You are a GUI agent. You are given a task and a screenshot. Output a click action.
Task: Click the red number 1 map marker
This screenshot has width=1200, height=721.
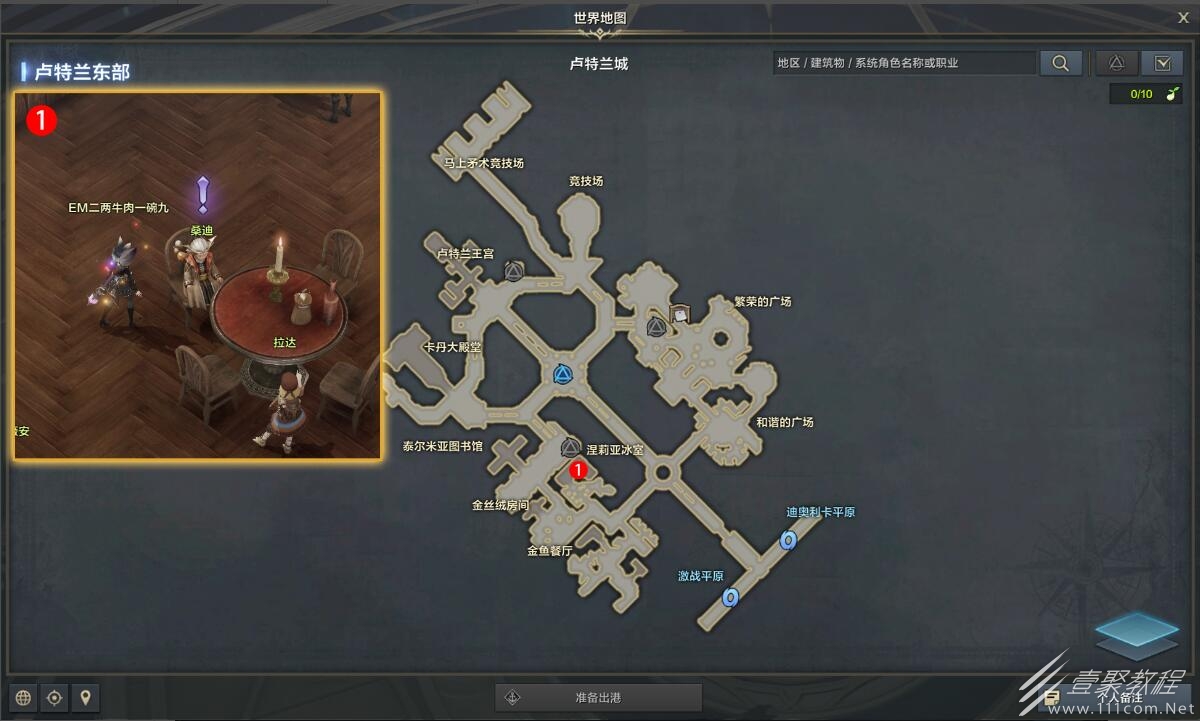577,468
